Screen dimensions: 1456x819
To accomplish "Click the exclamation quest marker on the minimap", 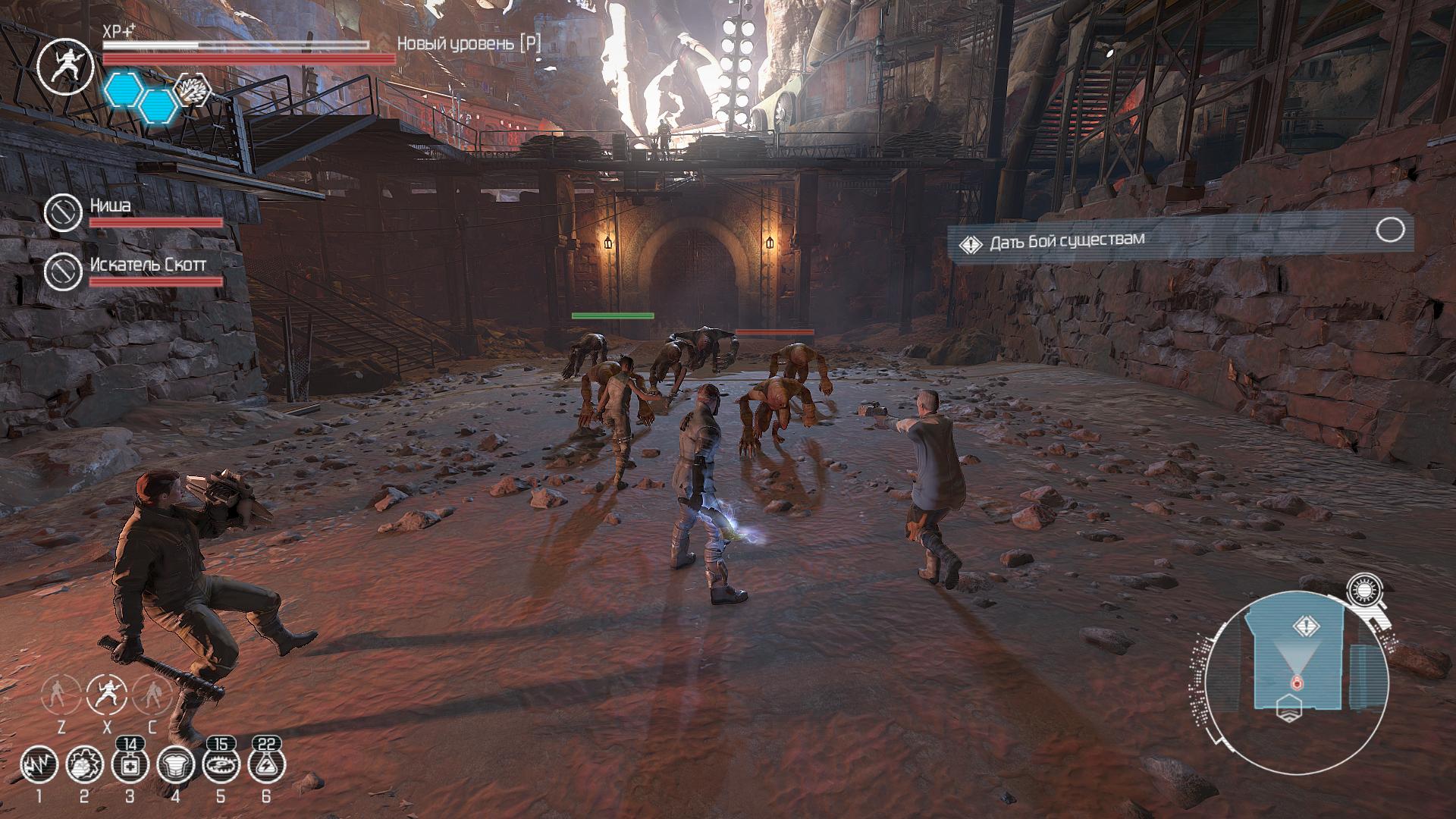I will pos(1307,626).
